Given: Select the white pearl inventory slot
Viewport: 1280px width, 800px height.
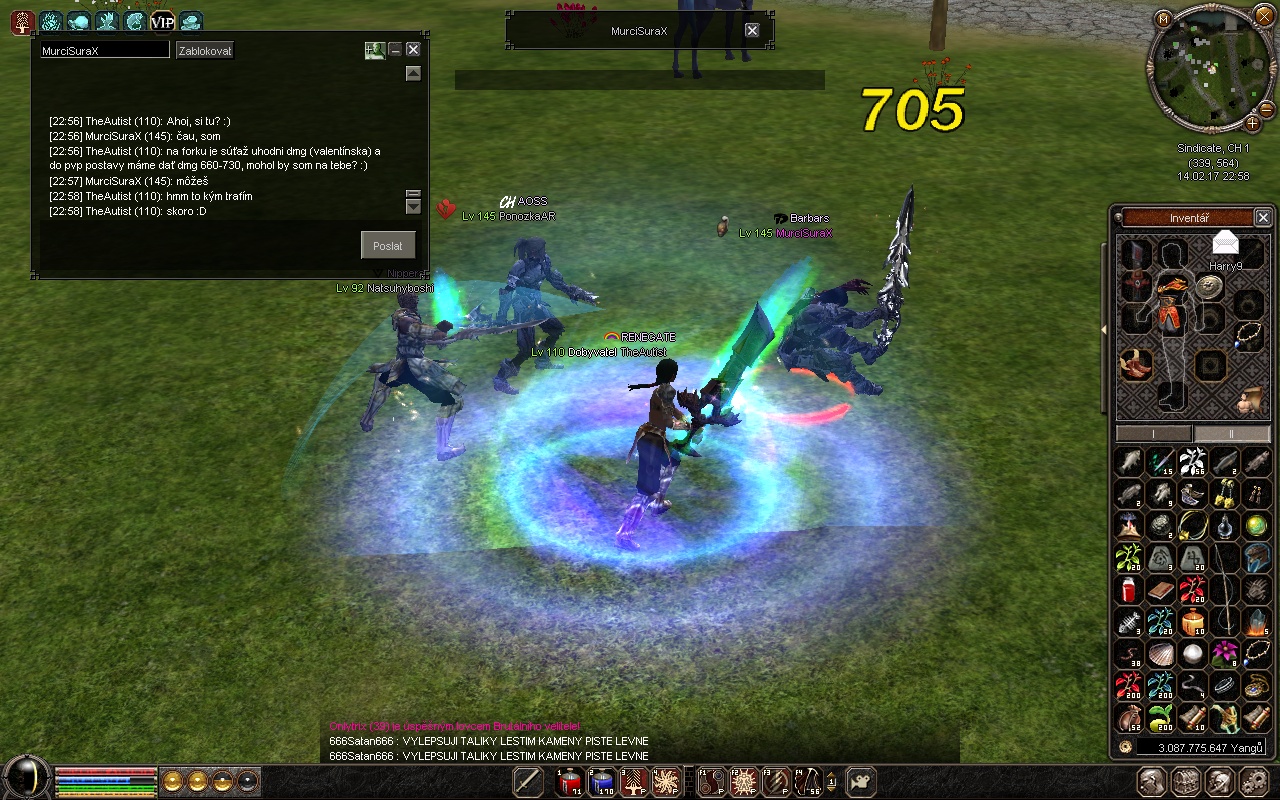Looking at the screenshot, I should pyautogui.click(x=1192, y=654).
